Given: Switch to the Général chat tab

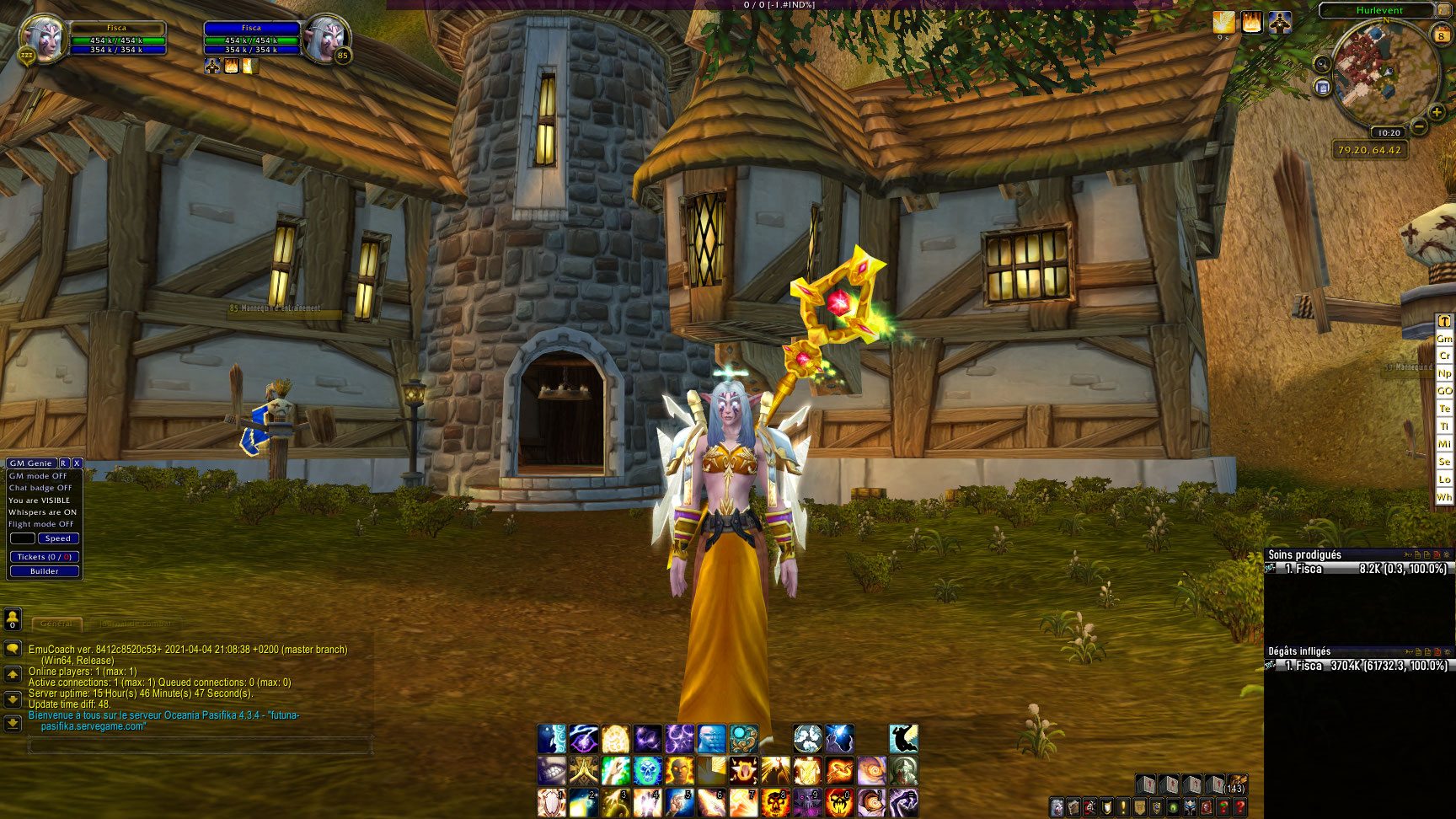Looking at the screenshot, I should coord(56,624).
